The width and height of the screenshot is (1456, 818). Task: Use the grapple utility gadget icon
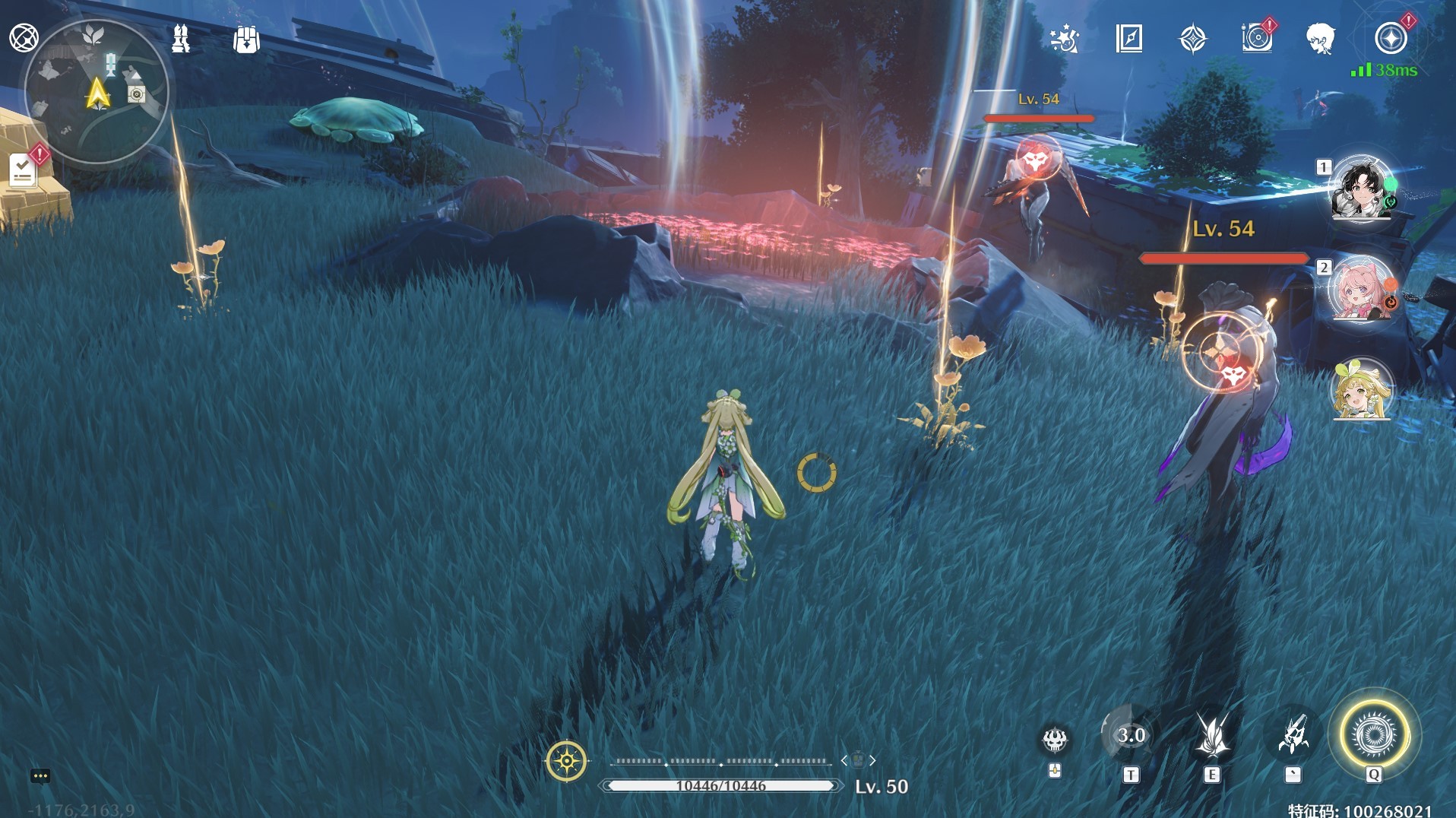click(x=1293, y=735)
